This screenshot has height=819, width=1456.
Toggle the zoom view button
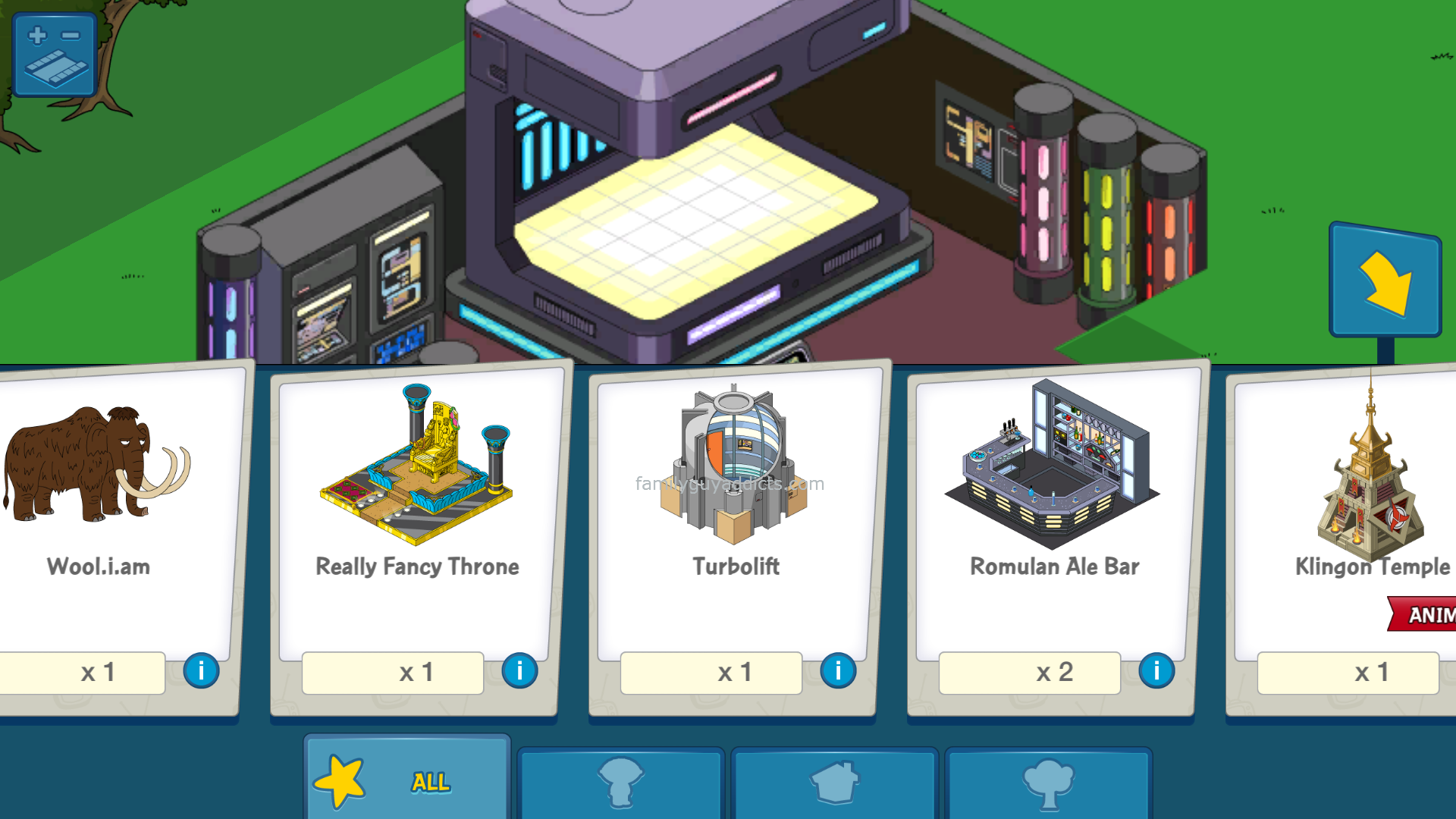coord(54,54)
